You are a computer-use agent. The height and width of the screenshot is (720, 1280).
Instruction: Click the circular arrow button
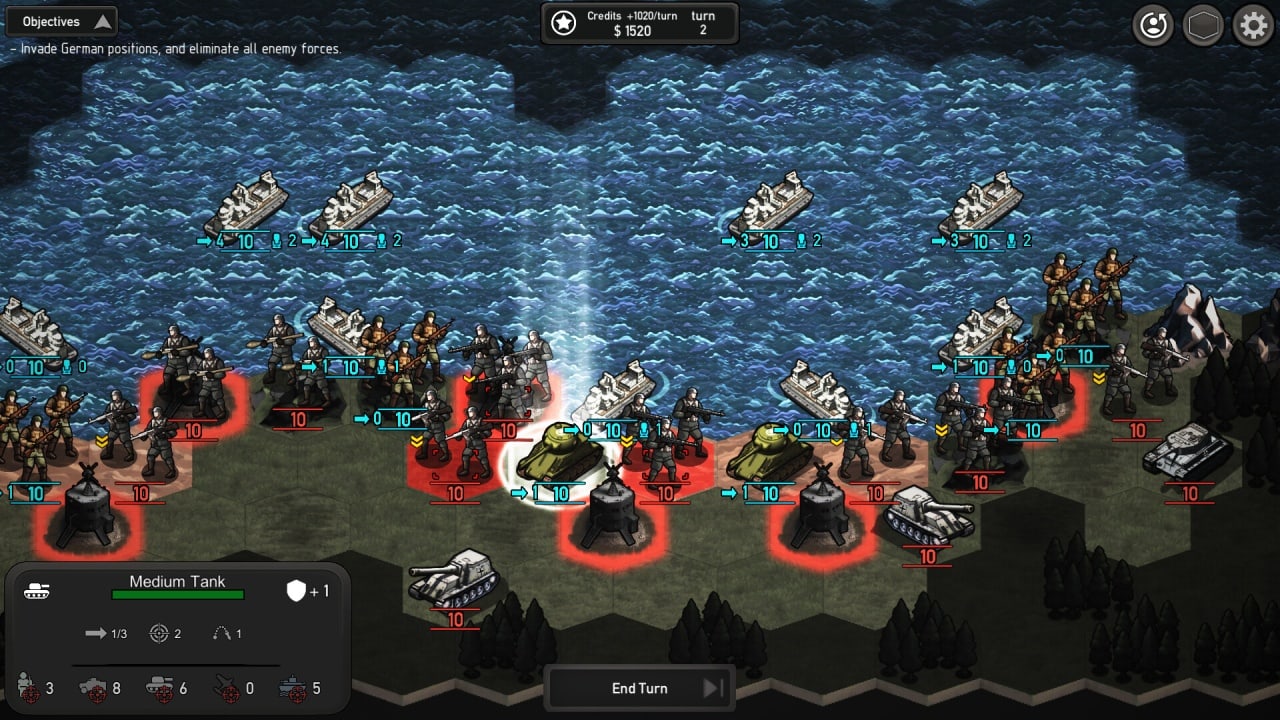point(1153,26)
